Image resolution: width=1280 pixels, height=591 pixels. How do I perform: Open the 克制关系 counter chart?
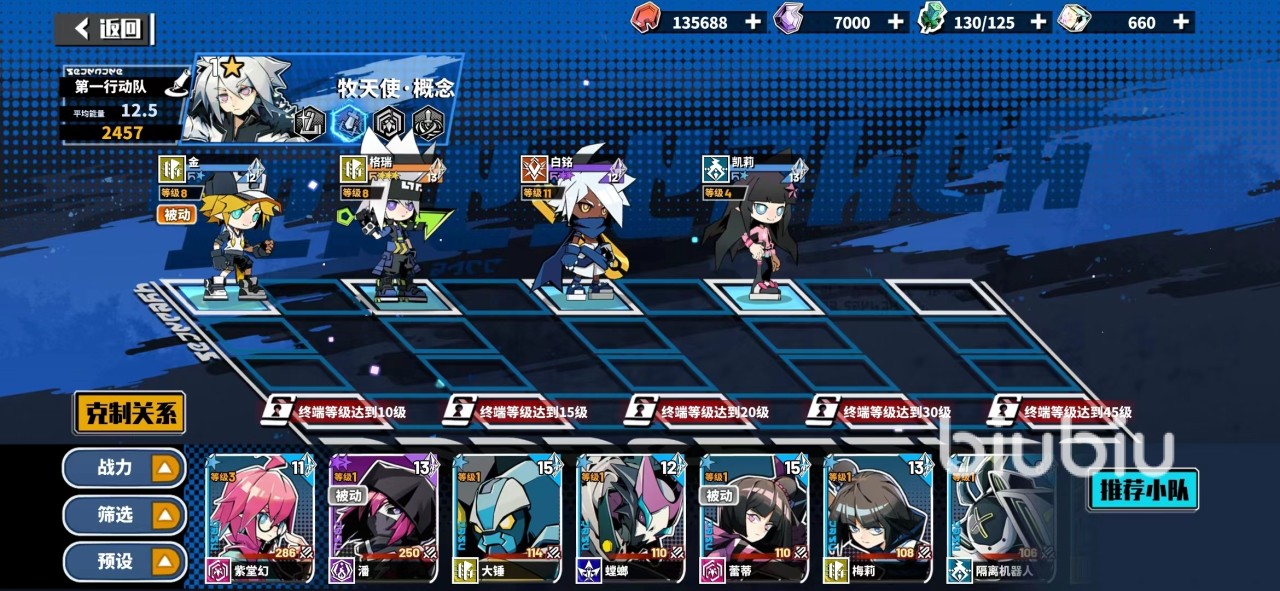[x=129, y=412]
